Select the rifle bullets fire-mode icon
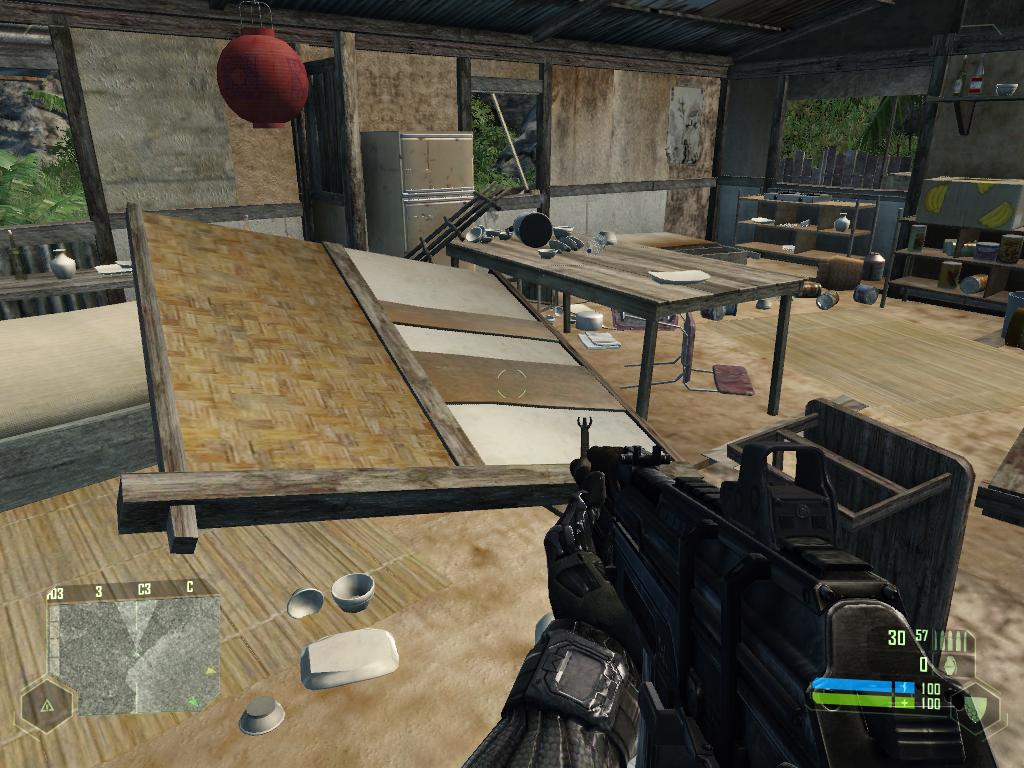 pos(954,640)
